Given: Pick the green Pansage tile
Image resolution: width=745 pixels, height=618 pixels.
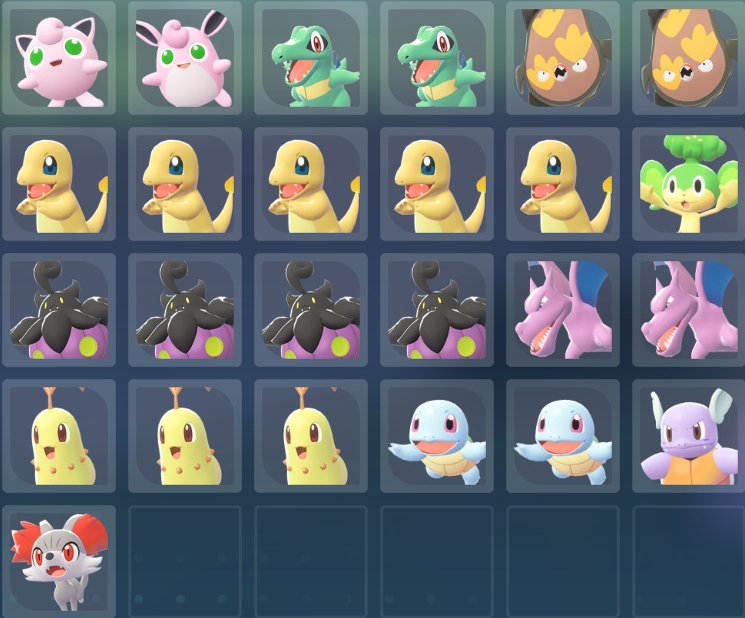Looking at the screenshot, I should click(688, 184).
